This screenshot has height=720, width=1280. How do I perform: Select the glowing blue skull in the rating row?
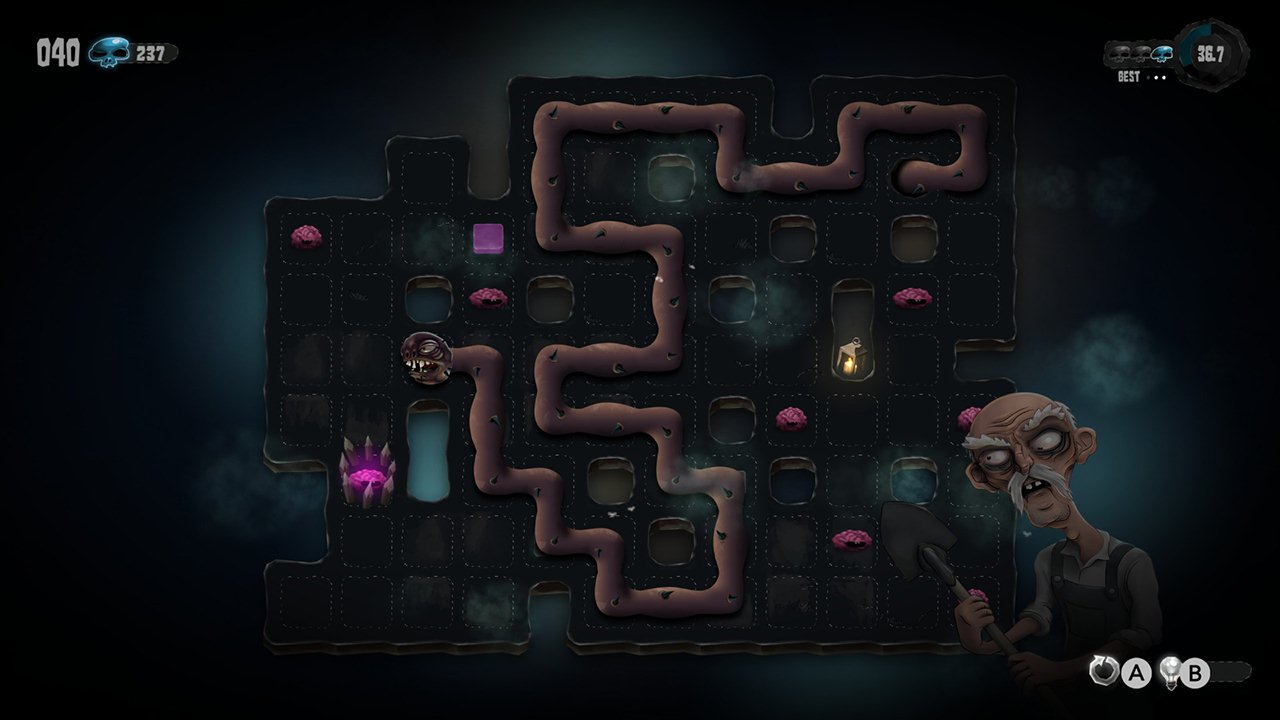pos(1162,53)
